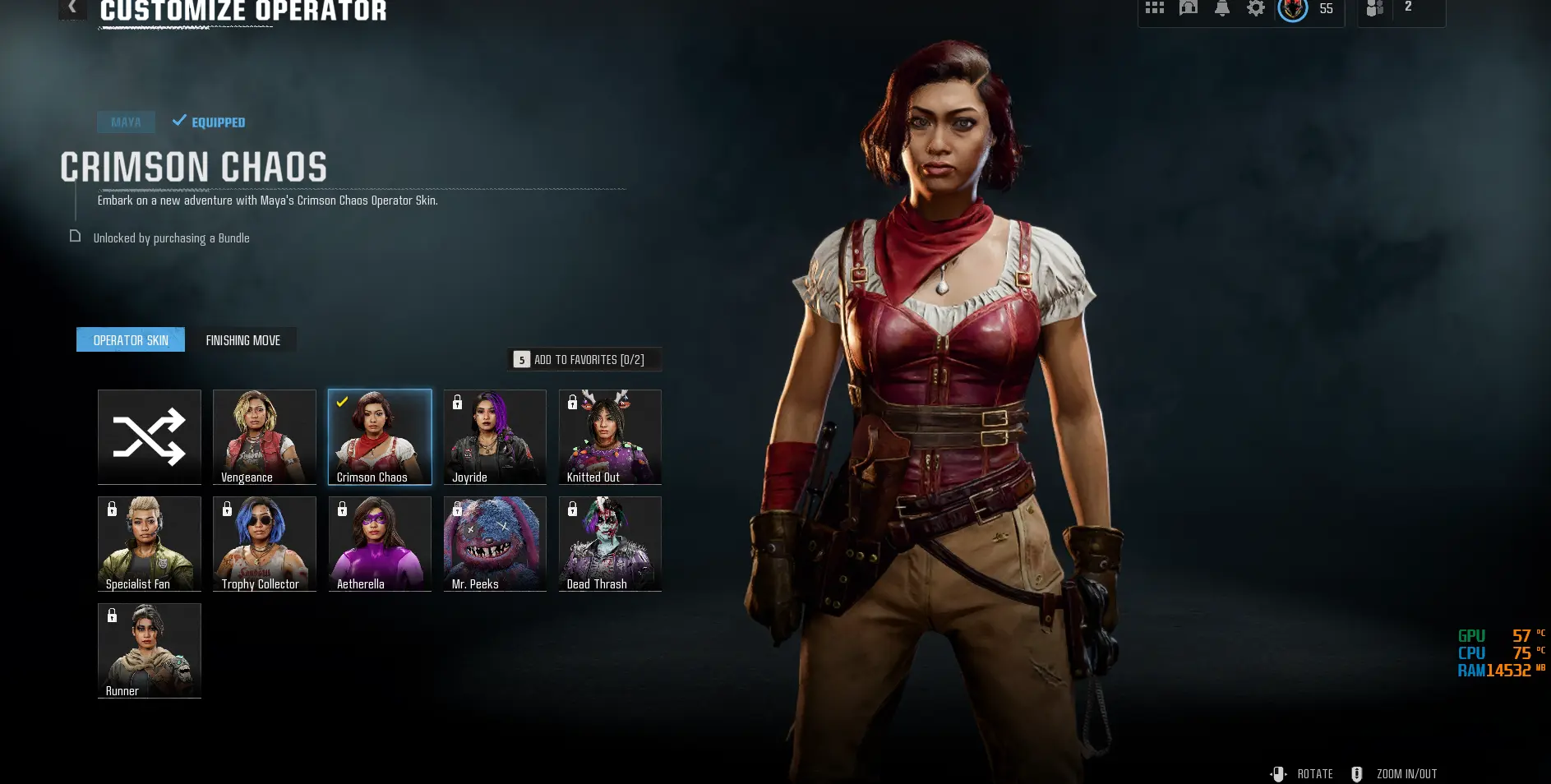Open the settings gear icon

tap(1256, 8)
